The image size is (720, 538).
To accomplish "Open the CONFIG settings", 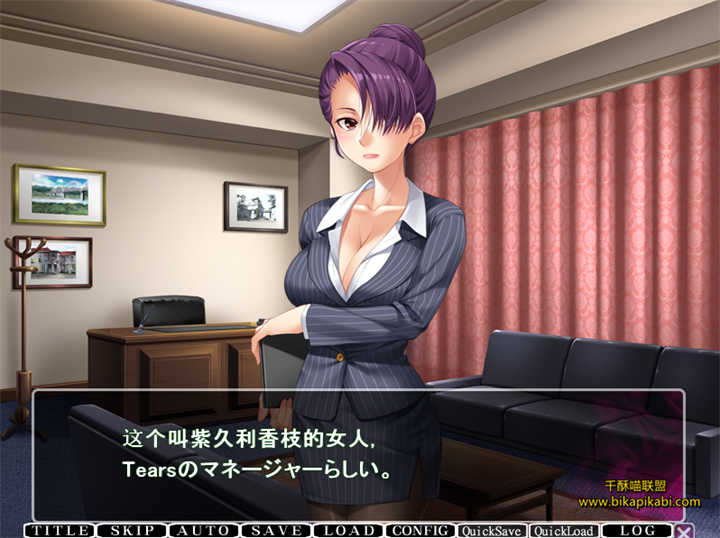I will tap(420, 530).
